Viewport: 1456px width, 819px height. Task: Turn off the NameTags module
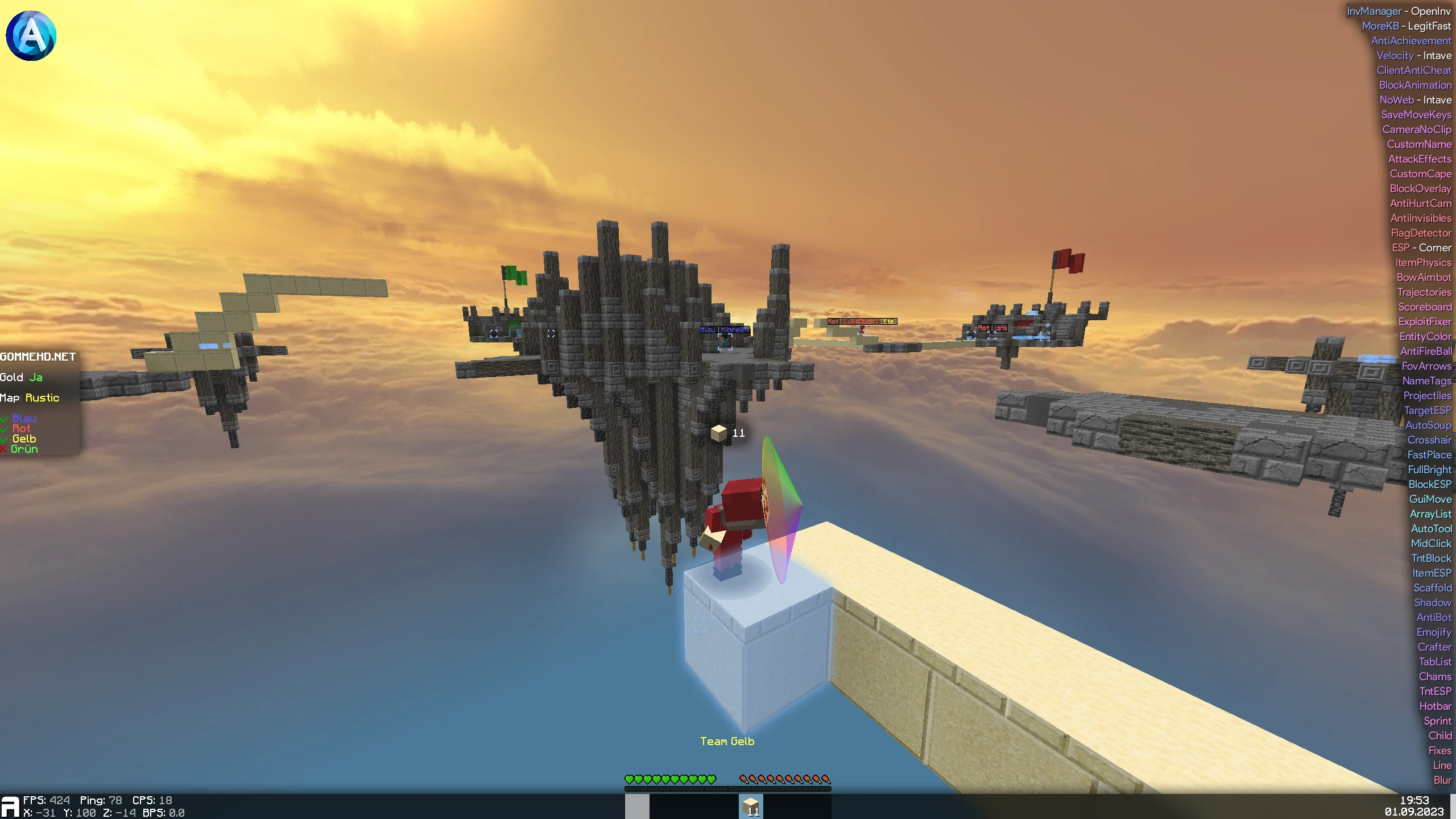coord(1426,380)
